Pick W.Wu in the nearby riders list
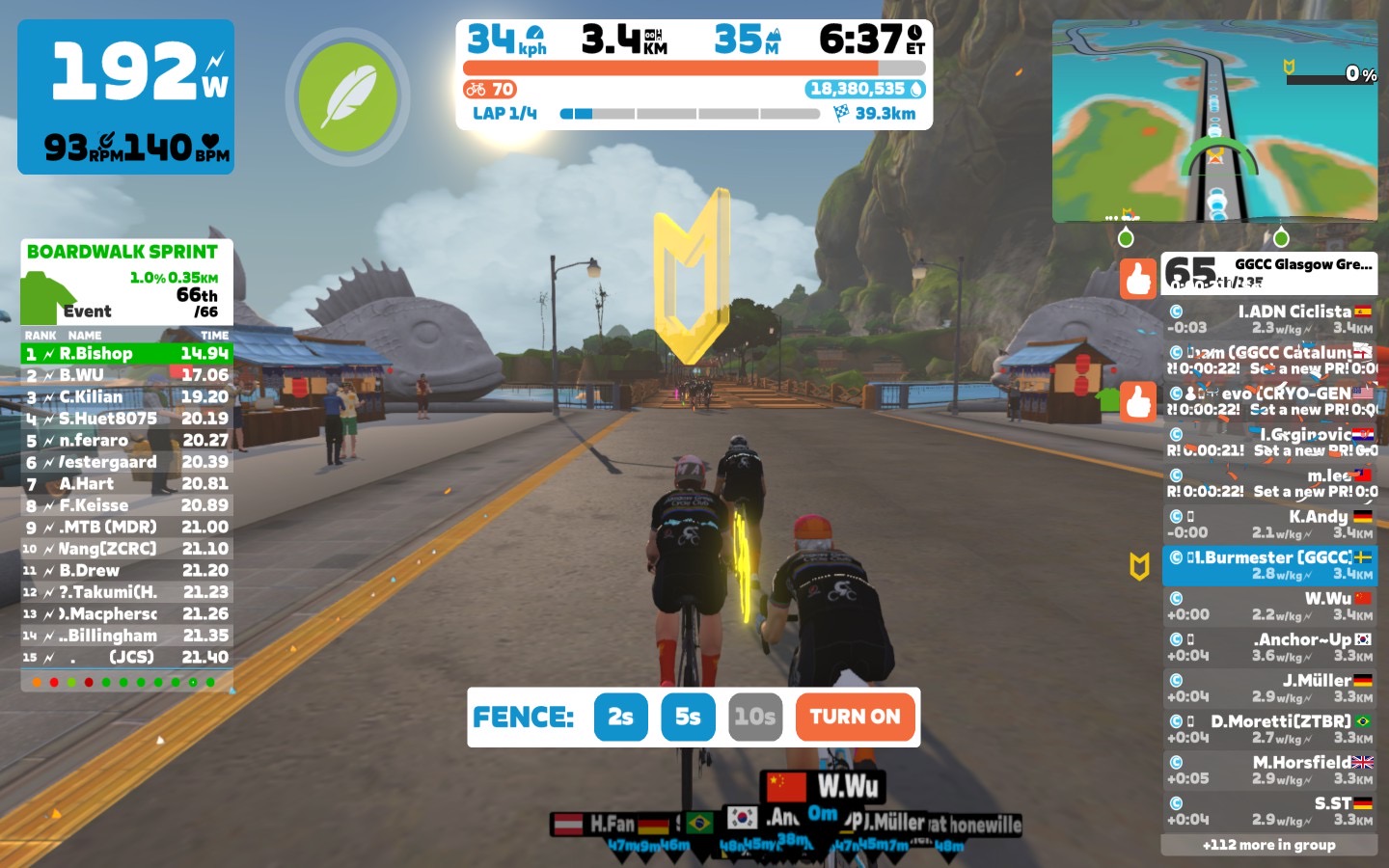 tap(1269, 606)
